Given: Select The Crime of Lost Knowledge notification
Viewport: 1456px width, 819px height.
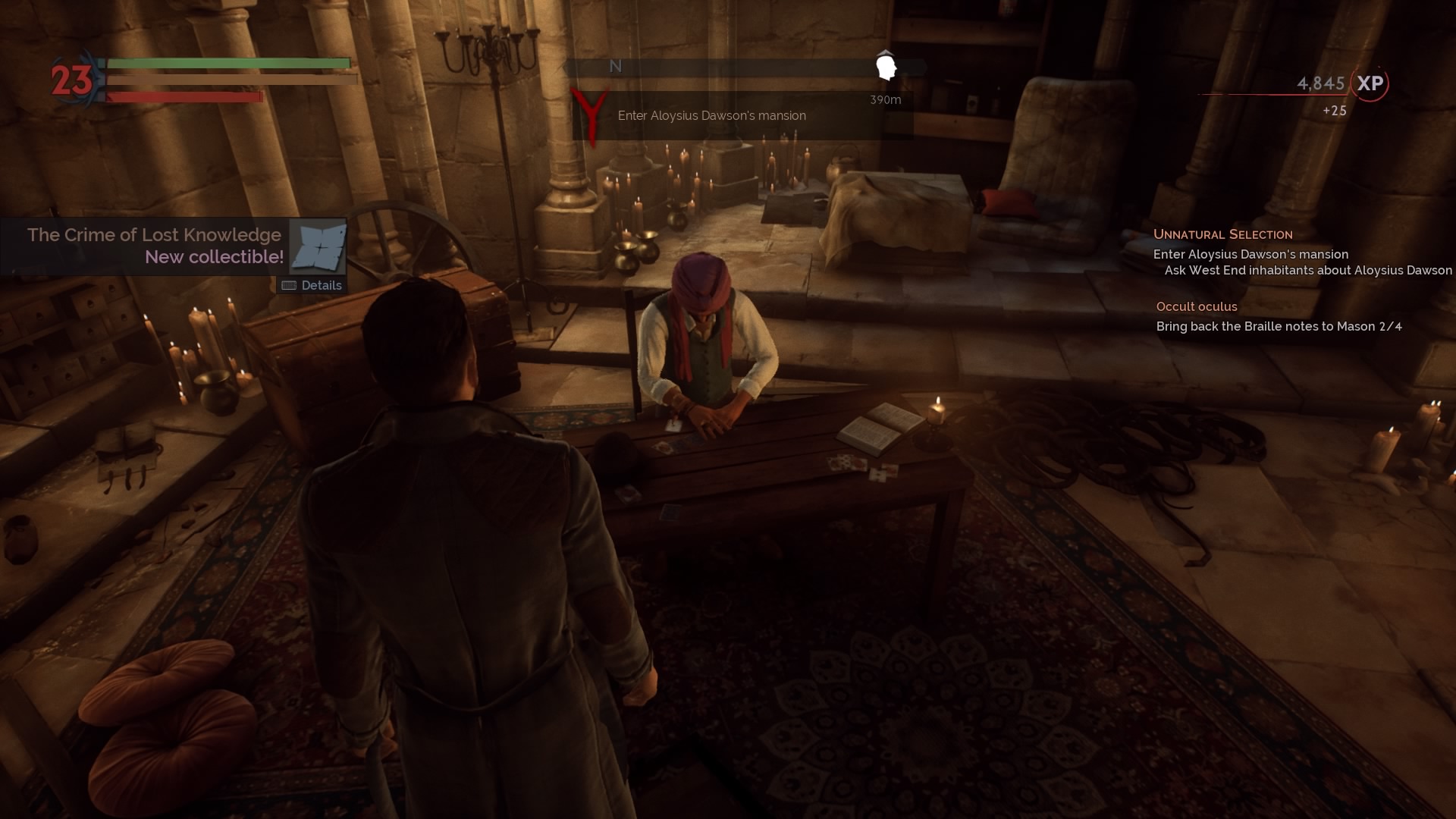Looking at the screenshot, I should coord(154,235).
